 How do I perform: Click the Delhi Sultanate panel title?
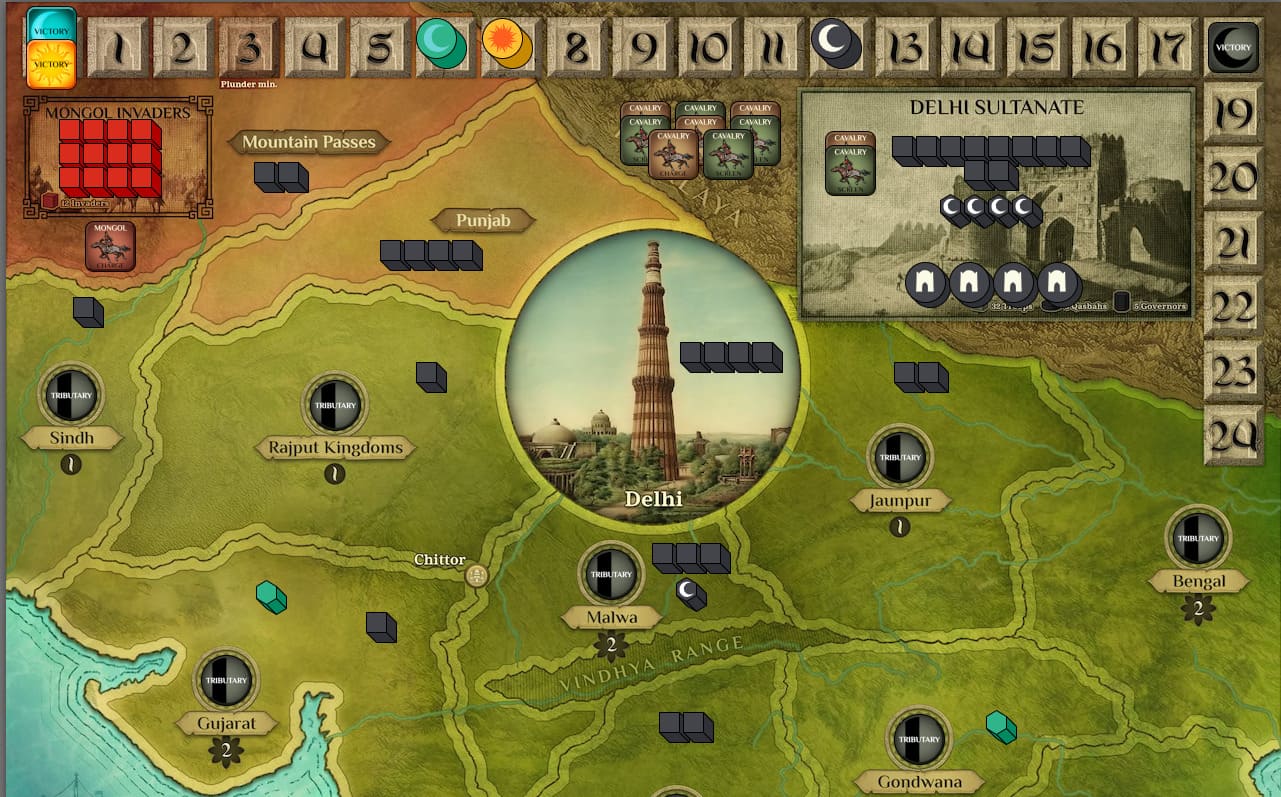(x=996, y=107)
